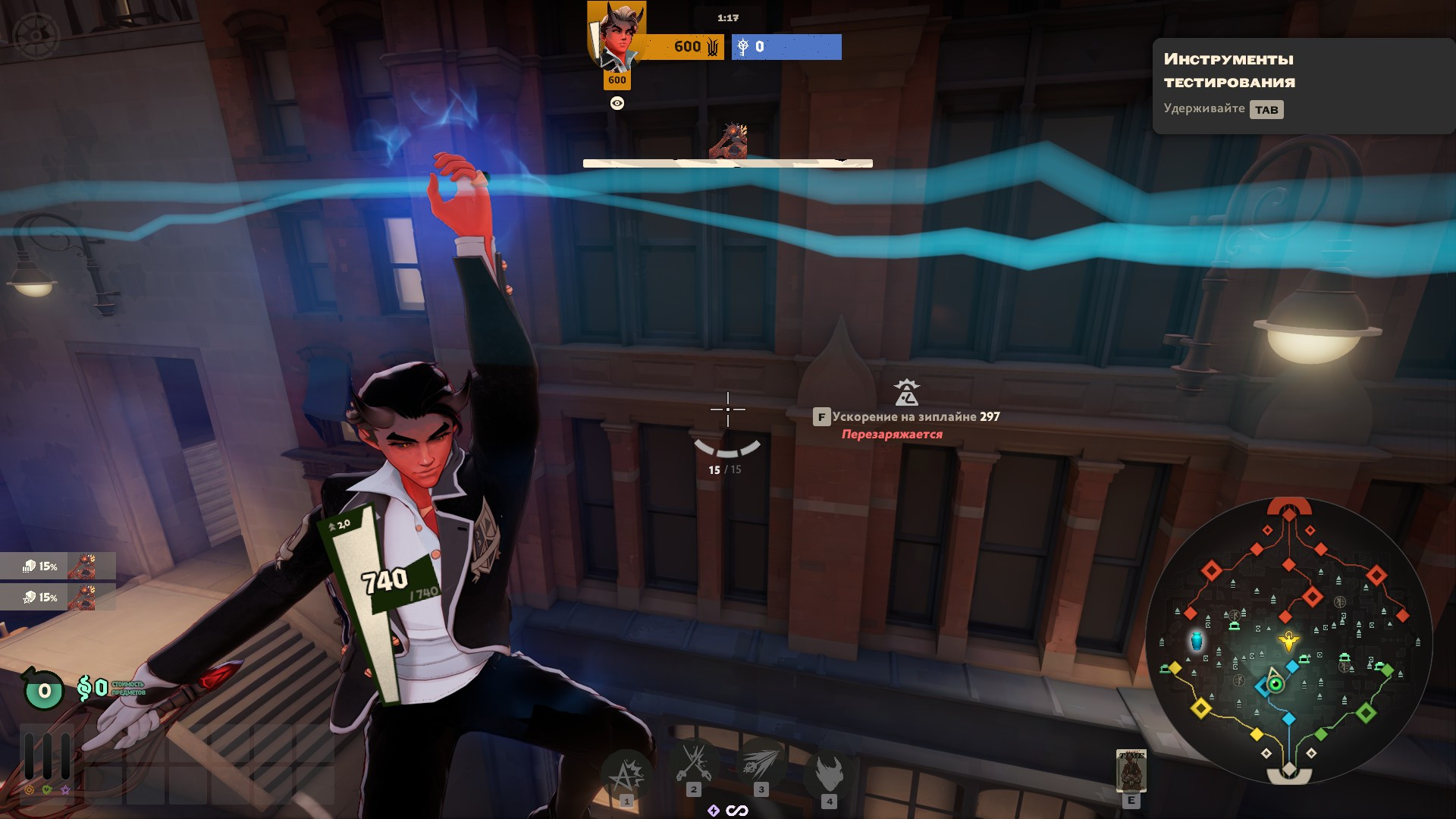The width and height of the screenshot is (1456, 819).
Task: Activate the pentagram star burst ability
Action: point(626,773)
